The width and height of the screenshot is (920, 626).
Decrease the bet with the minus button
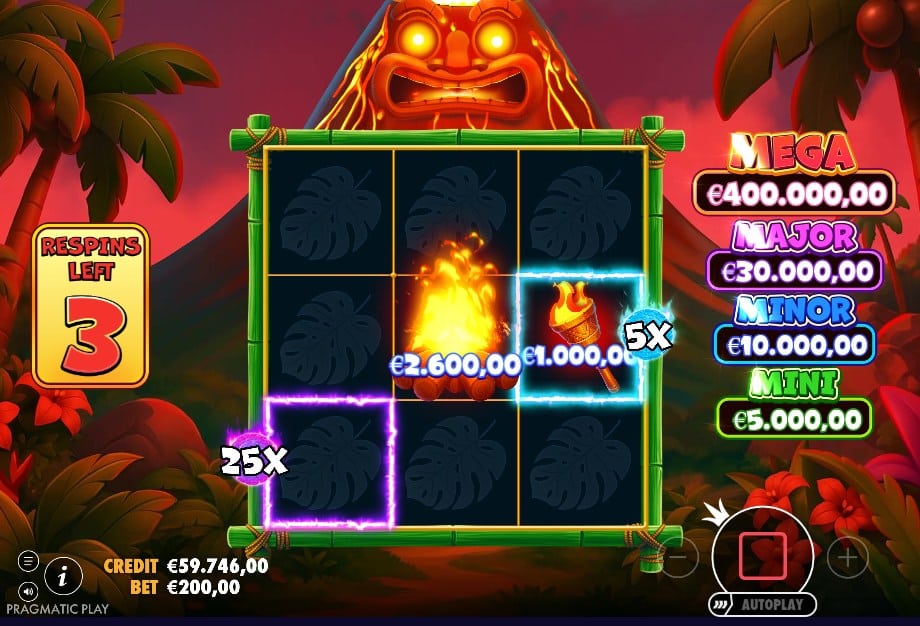pyautogui.click(x=679, y=557)
